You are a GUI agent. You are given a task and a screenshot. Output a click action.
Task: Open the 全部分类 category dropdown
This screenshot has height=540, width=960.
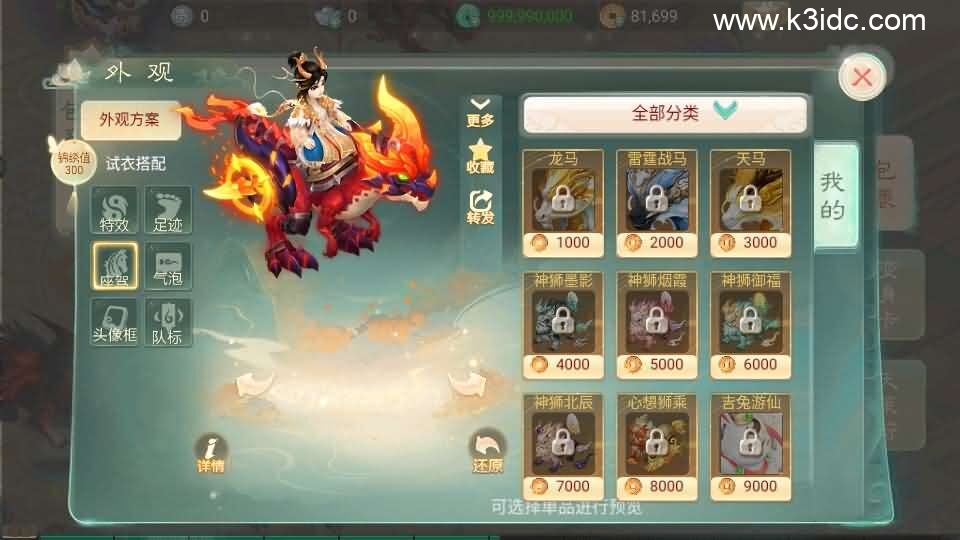665,113
